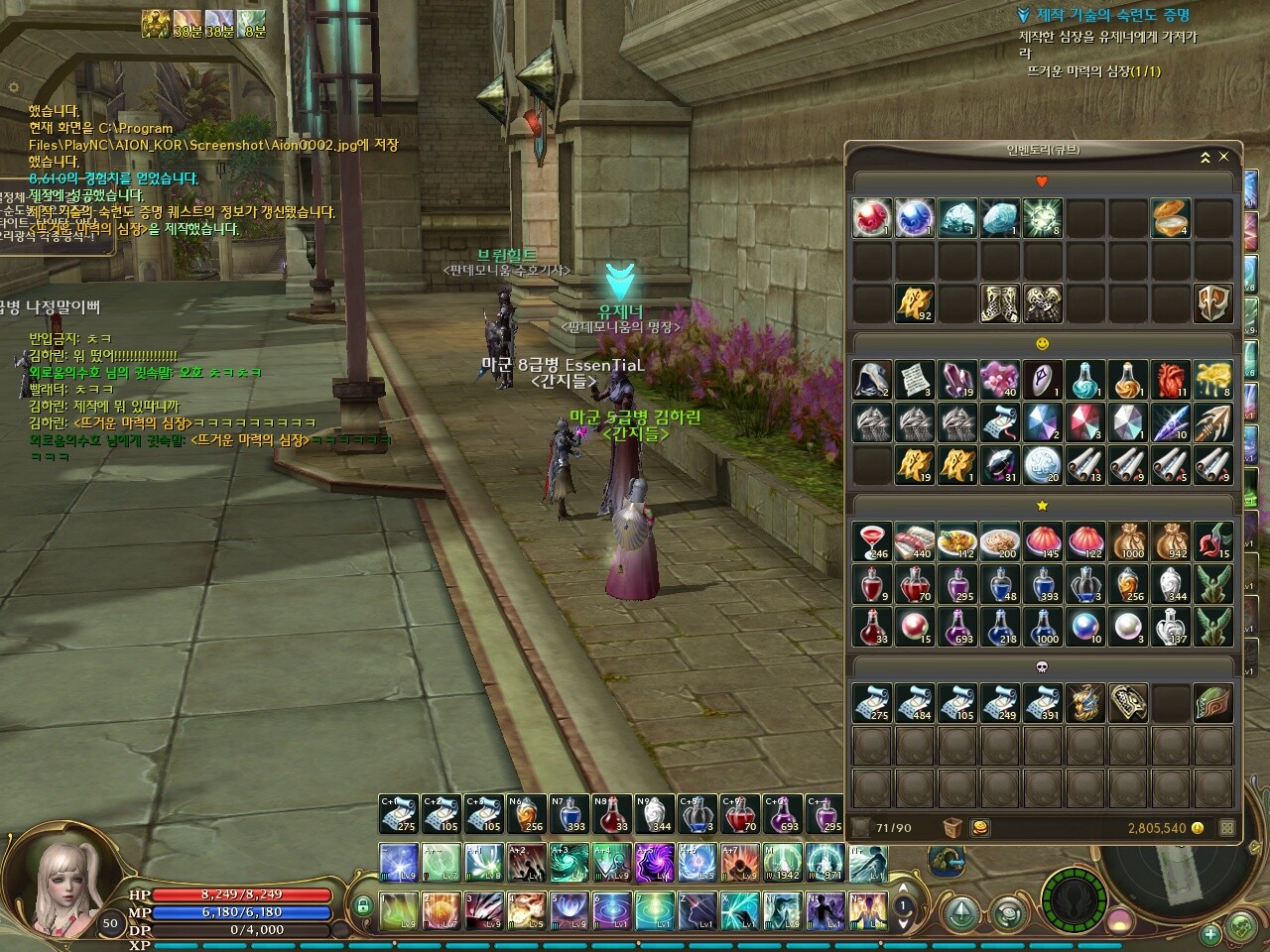
Task: Collapse the inventory with the double-arrow button
Action: click(x=1206, y=157)
